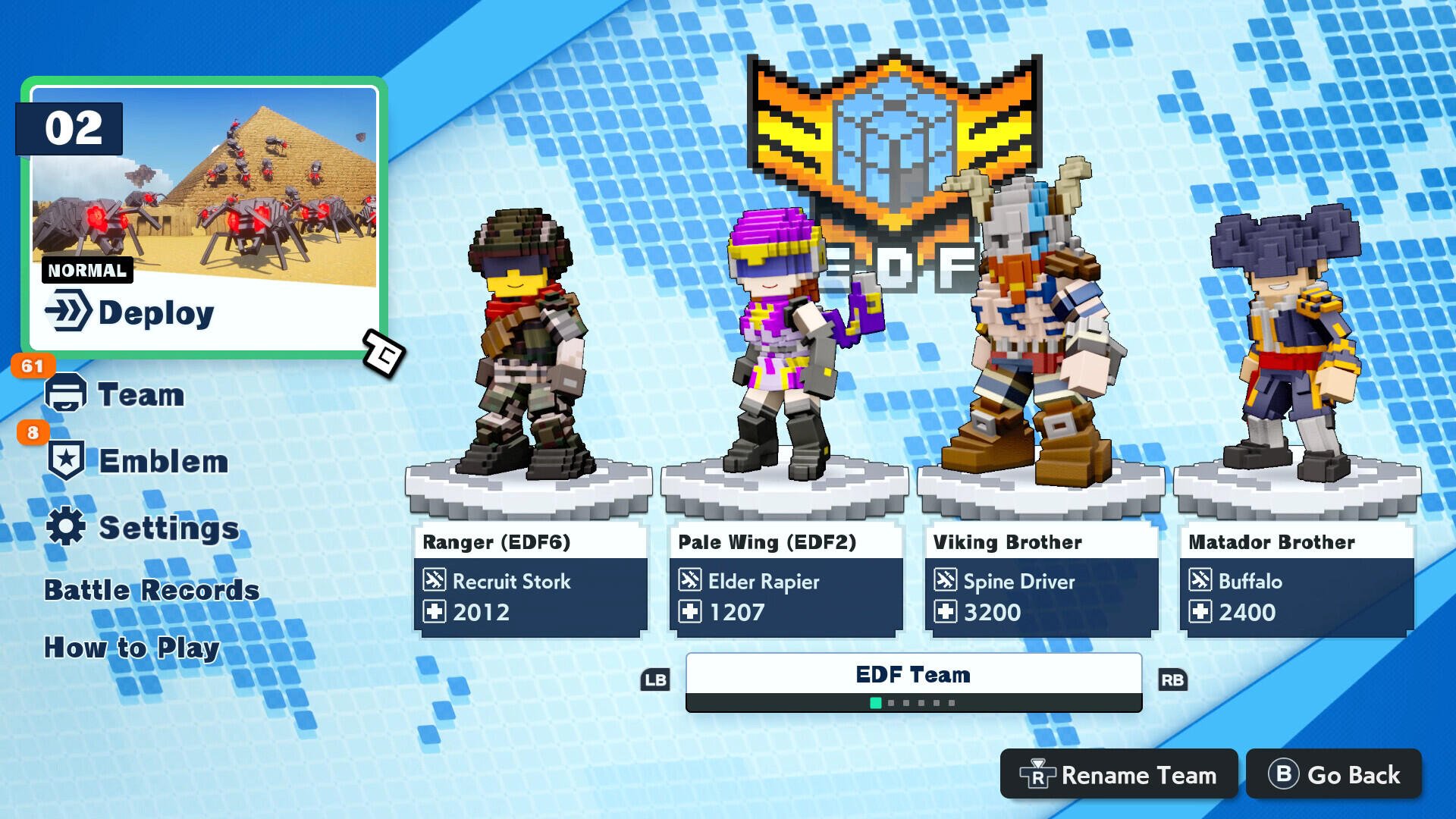The height and width of the screenshot is (819, 1456).
Task: Open the Emblem shield icon
Action: click(x=66, y=458)
